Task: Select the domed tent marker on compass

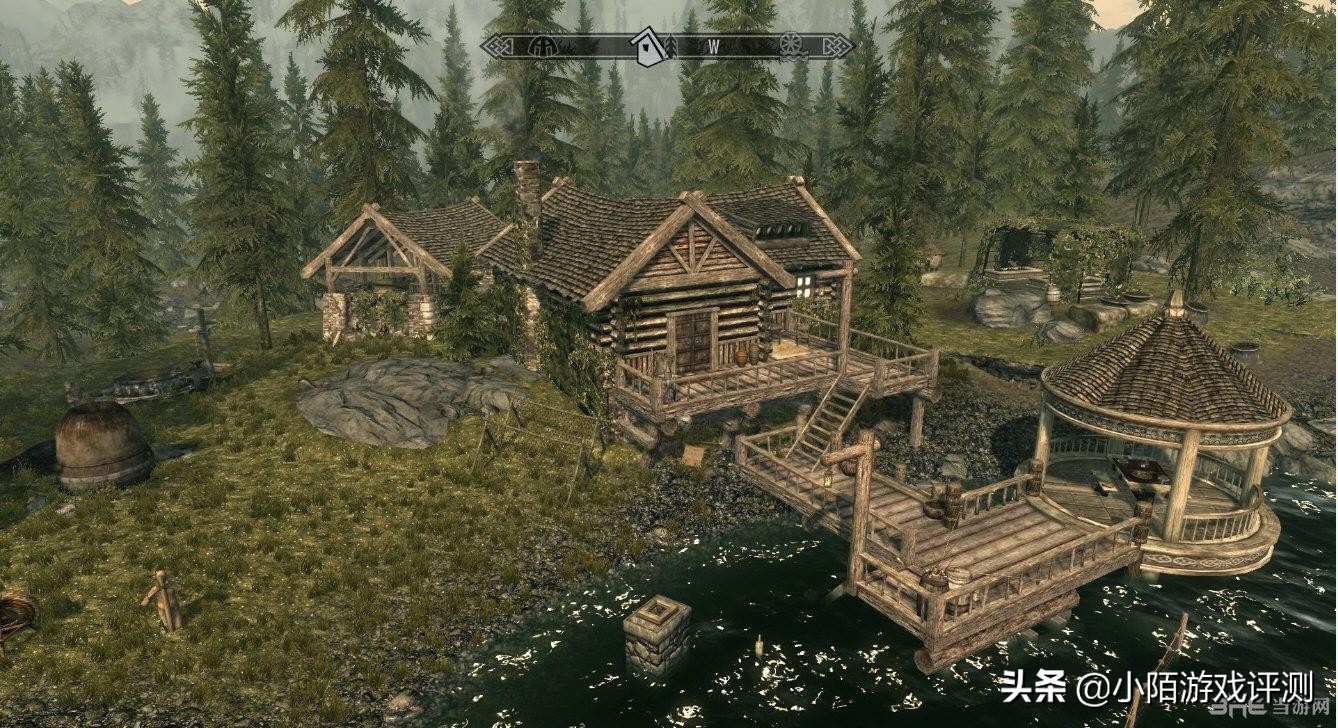Action: click(543, 46)
